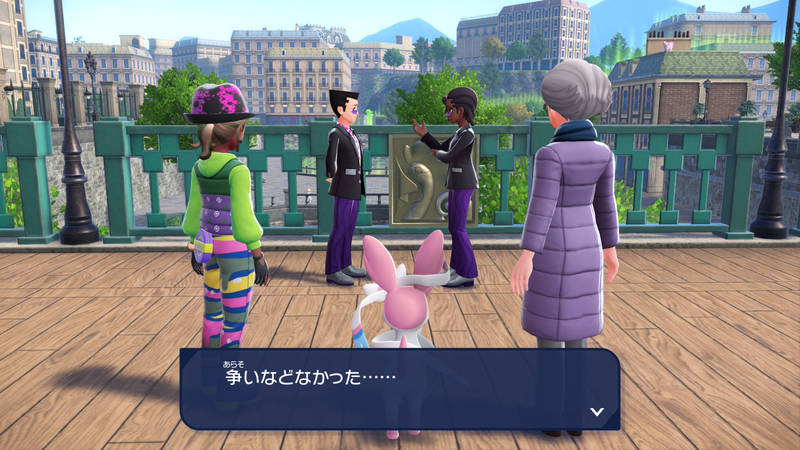800x450 pixels.
Task: Advance dialogue with the down-arrow indicator
Action: click(597, 411)
